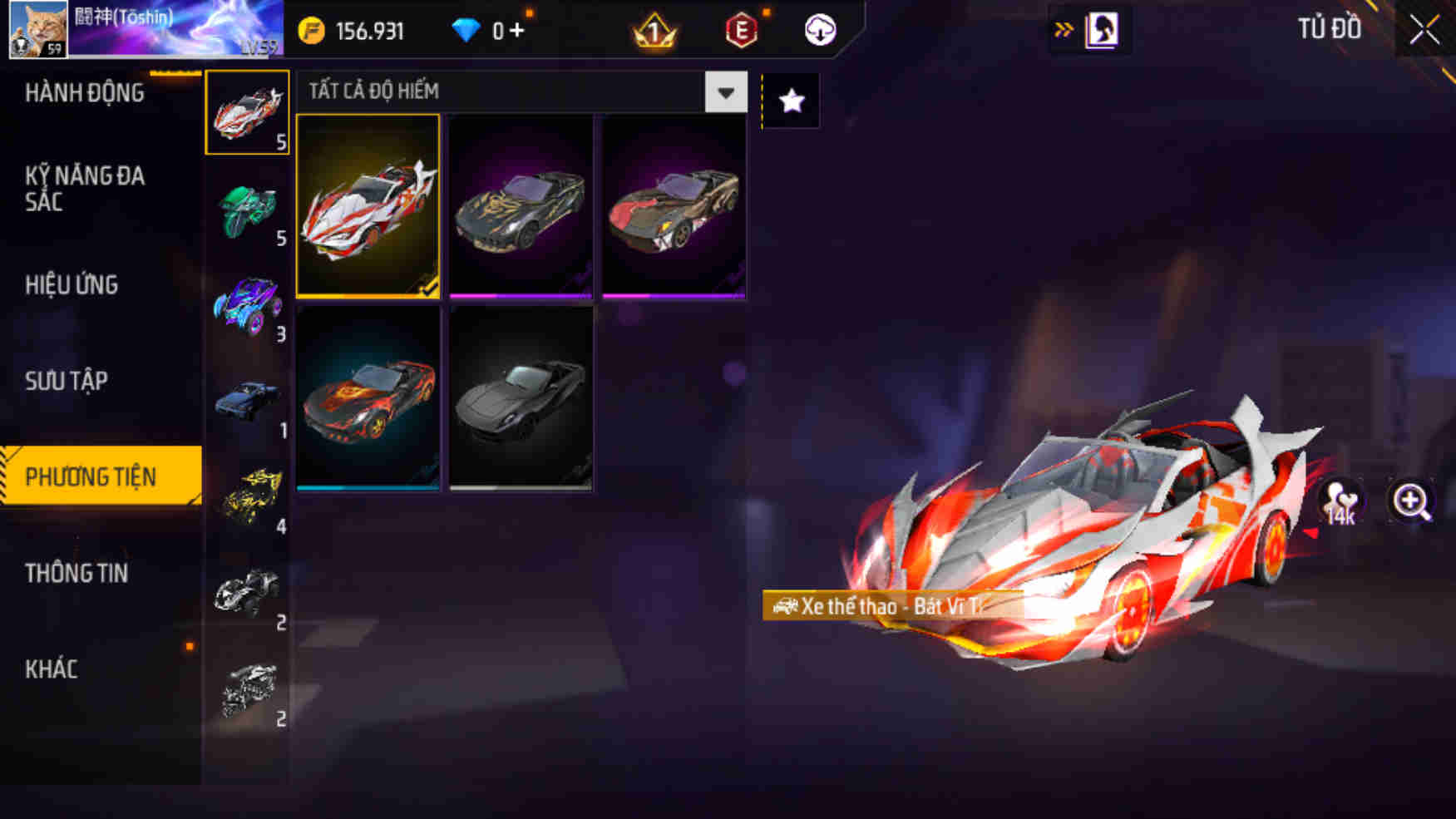Click the magnifier zoom icon beside the car preview

pyautogui.click(x=1409, y=502)
